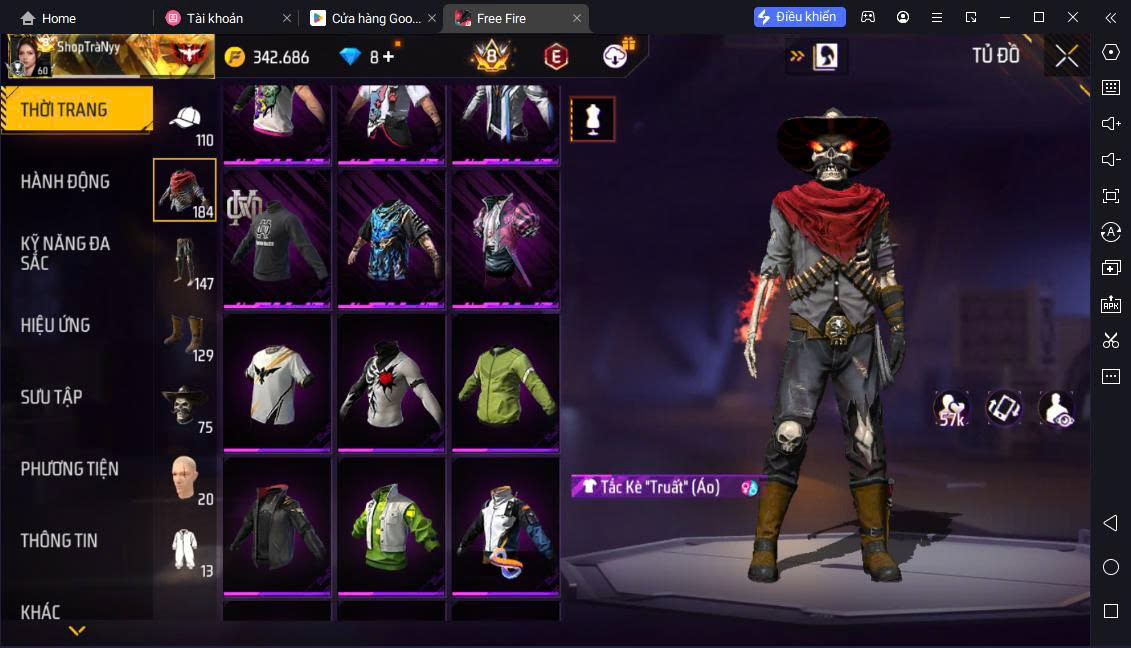
Task: Switch to the Home tab in emulator
Action: tap(49, 18)
